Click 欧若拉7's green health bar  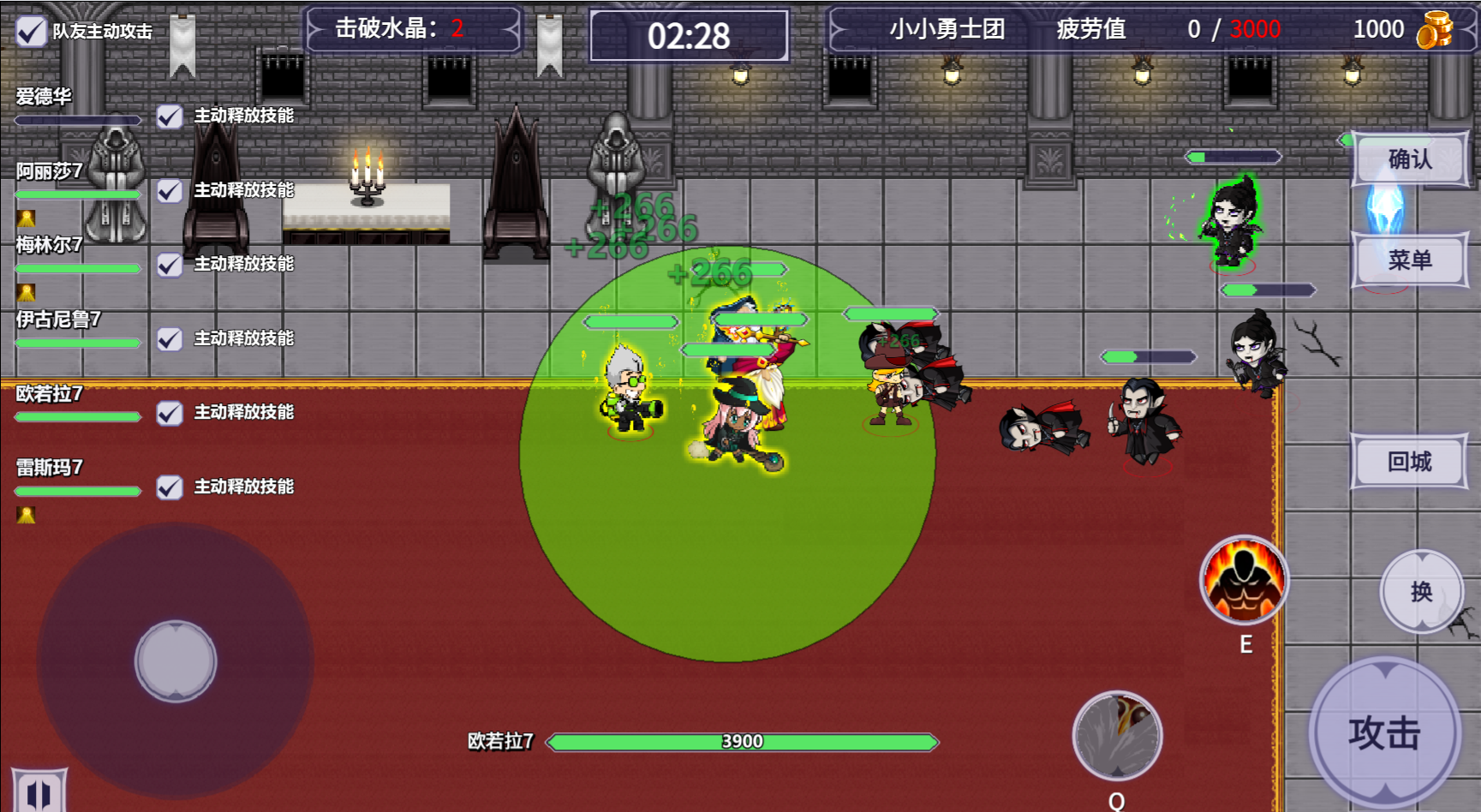pyautogui.click(x=742, y=741)
